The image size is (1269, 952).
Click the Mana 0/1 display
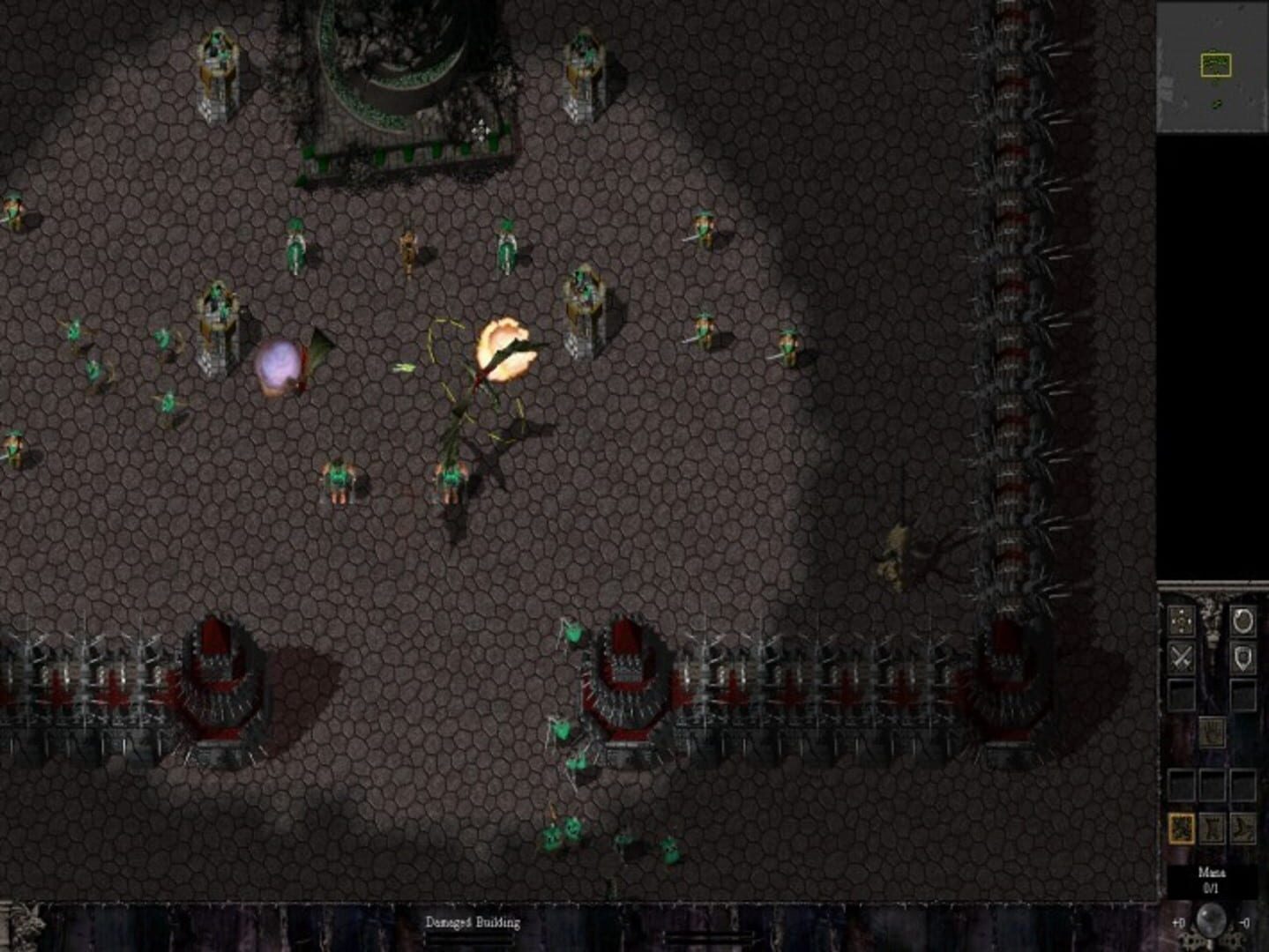click(x=1213, y=878)
